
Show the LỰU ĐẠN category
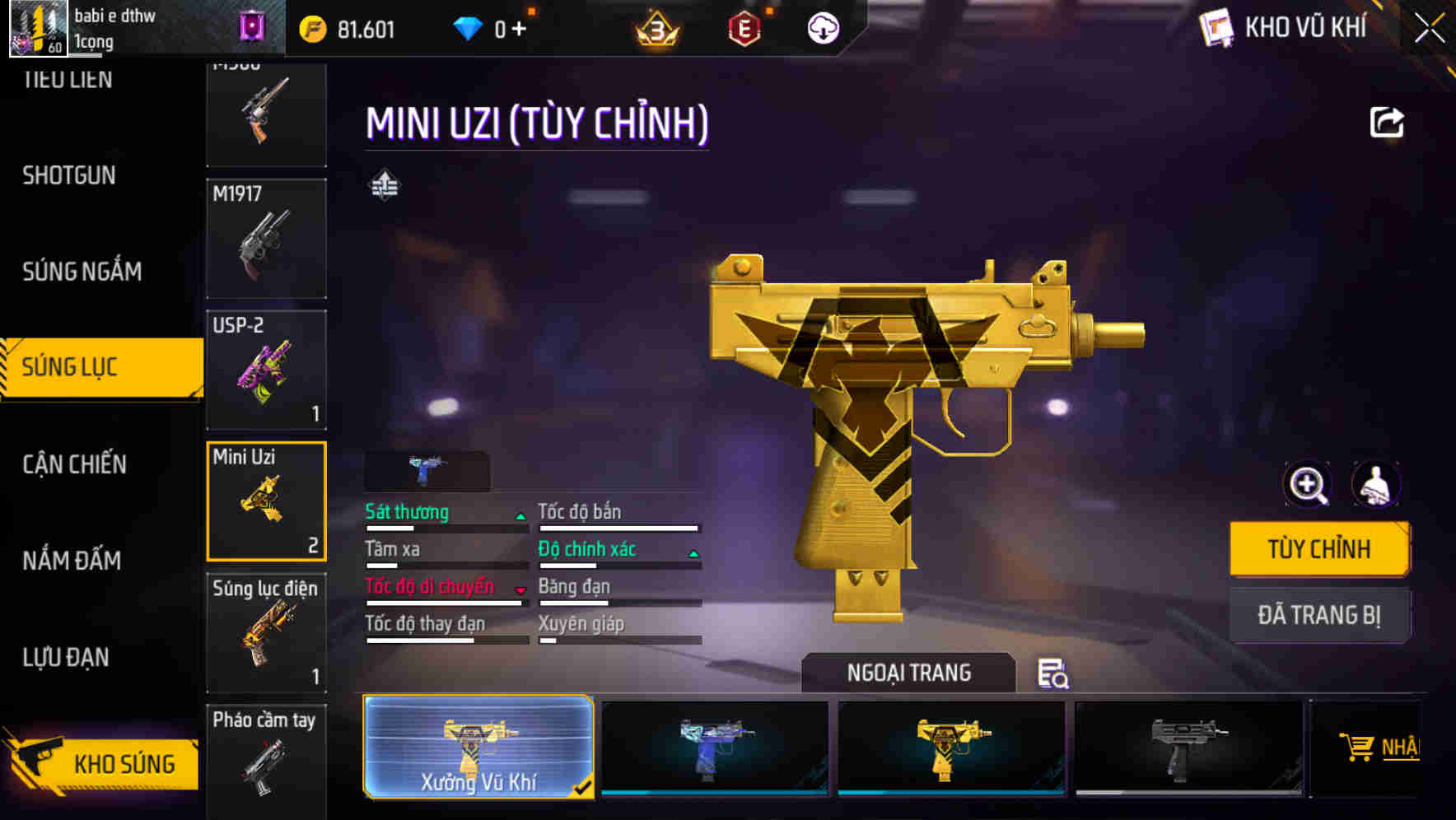[x=66, y=657]
